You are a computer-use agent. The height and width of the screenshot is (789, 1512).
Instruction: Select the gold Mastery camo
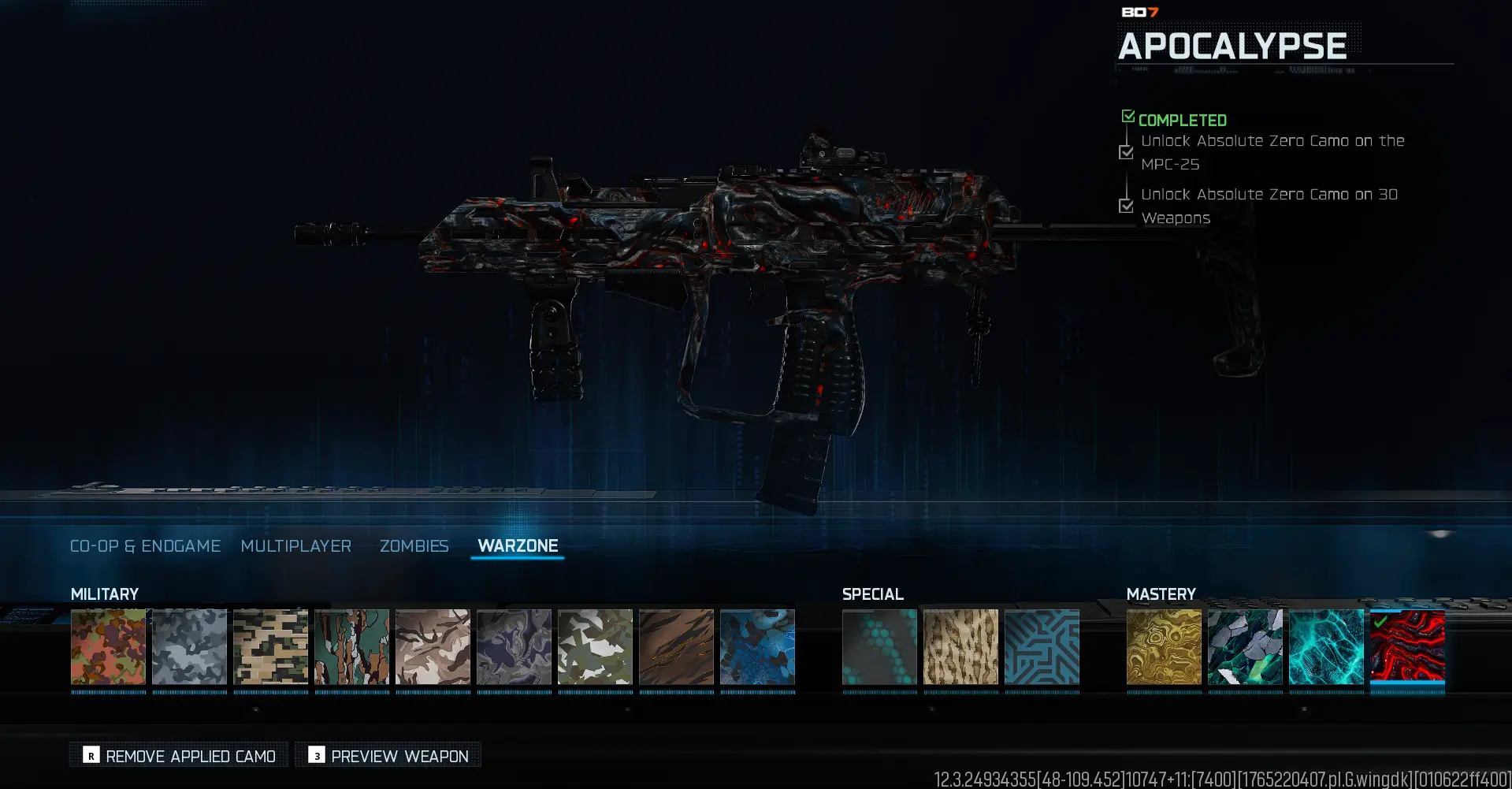click(1164, 649)
